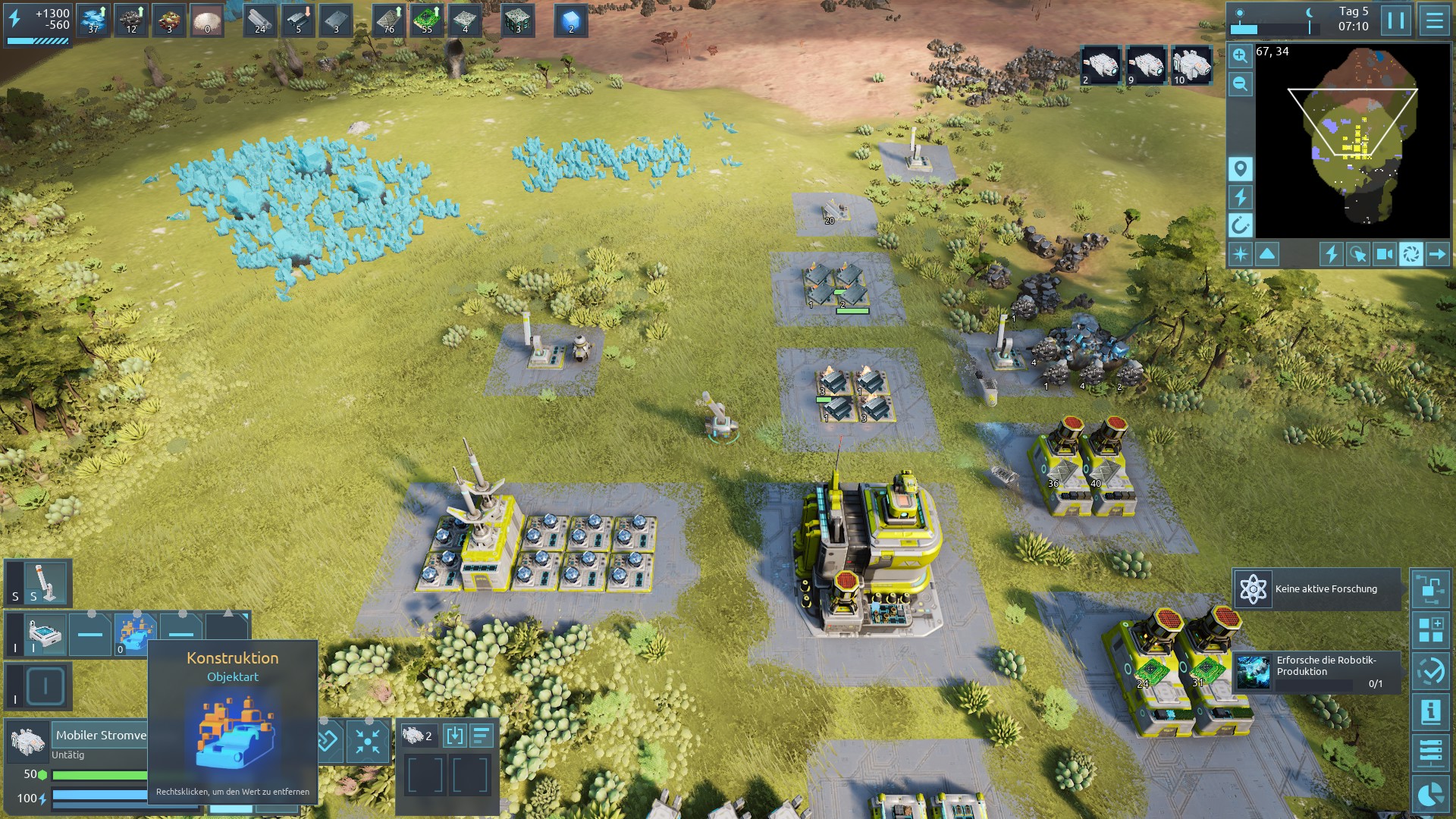1456x819 pixels.
Task: Open the checkmark tasks icon
Action: [x=1430, y=671]
